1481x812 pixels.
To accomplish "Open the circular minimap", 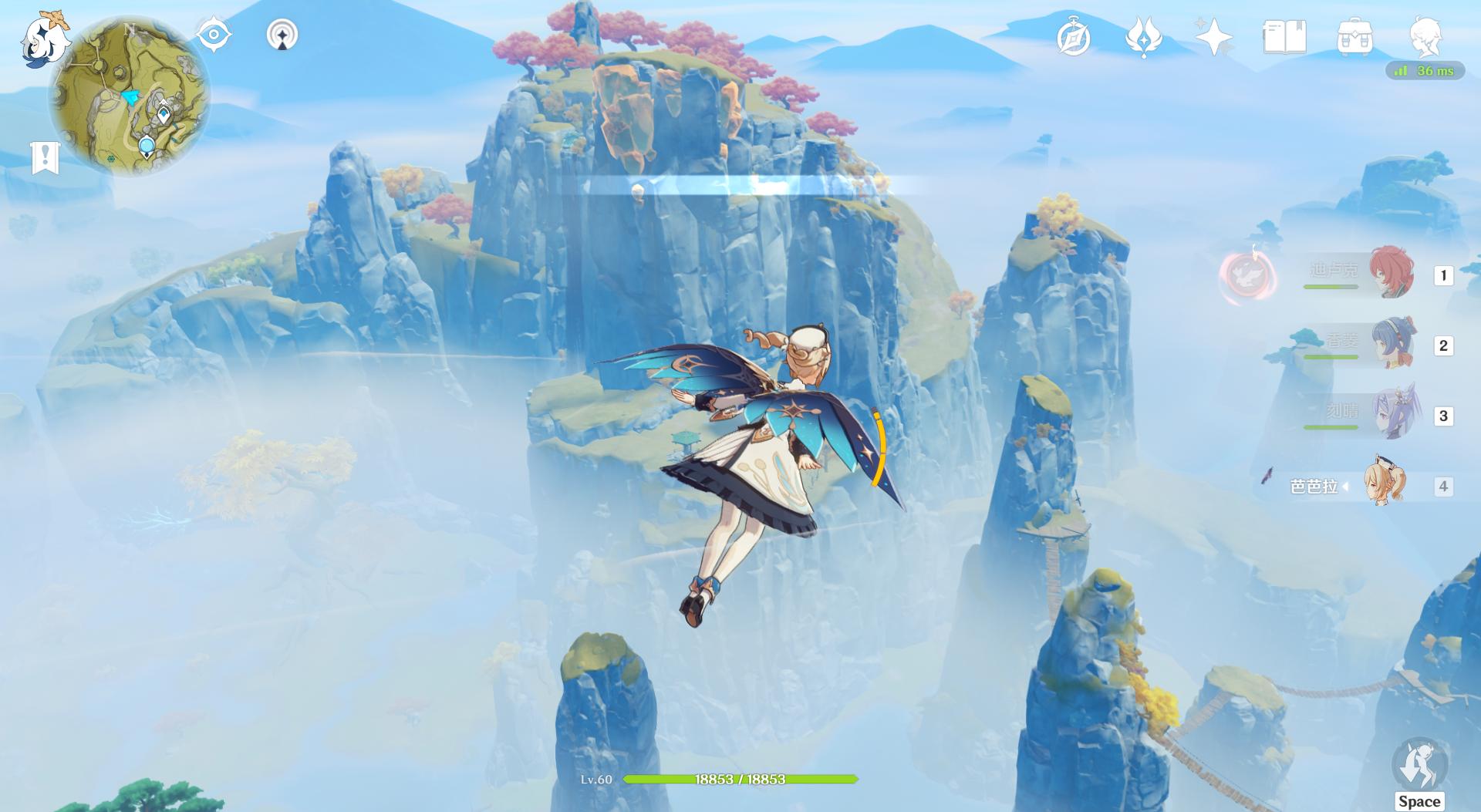I will tap(130, 96).
